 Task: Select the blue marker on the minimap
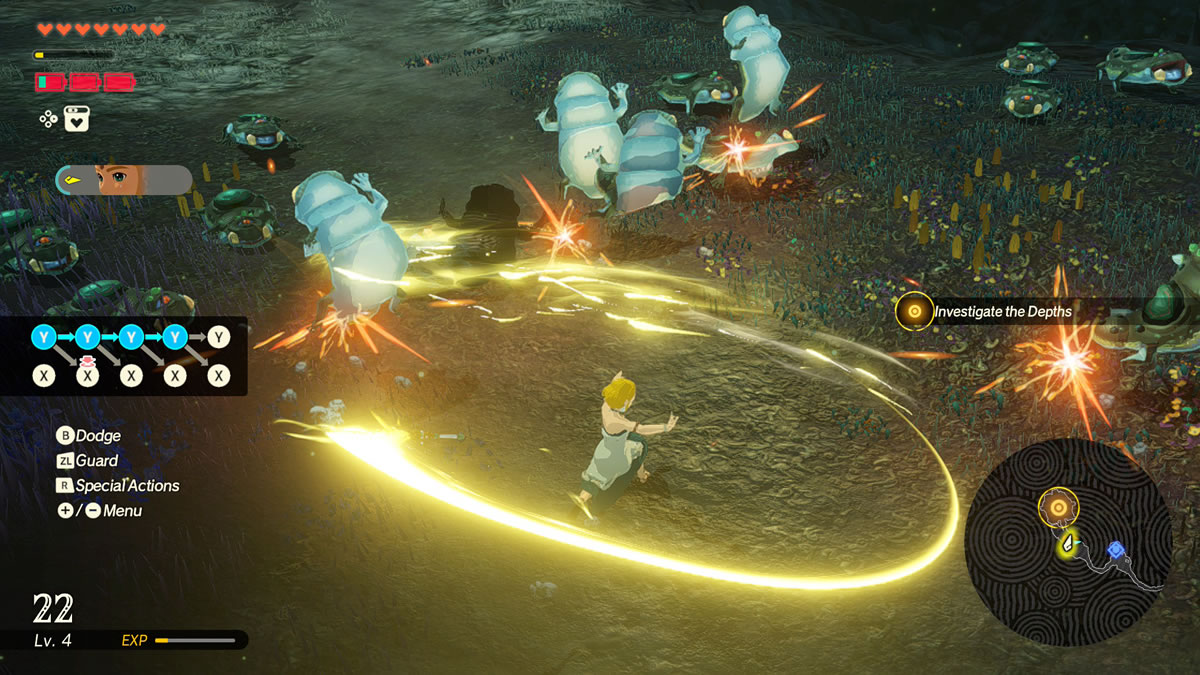[1115, 549]
